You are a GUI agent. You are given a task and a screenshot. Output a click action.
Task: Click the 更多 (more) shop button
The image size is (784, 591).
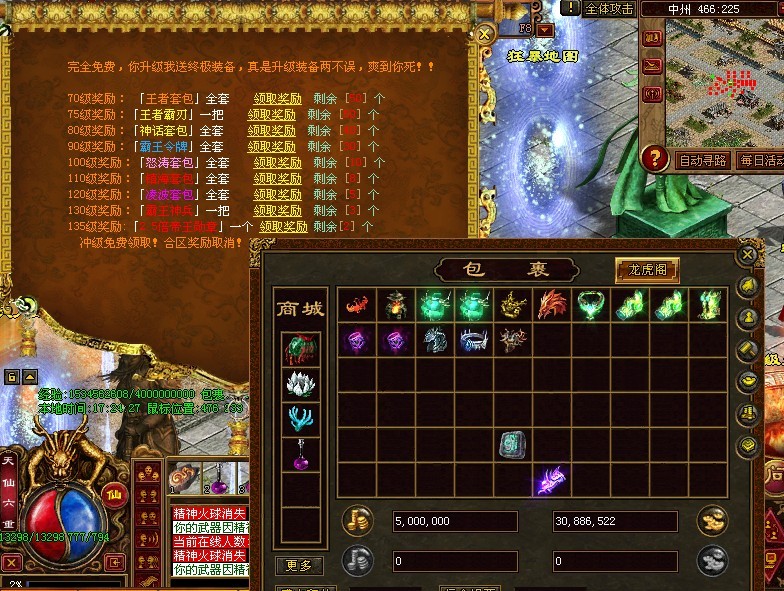point(299,566)
